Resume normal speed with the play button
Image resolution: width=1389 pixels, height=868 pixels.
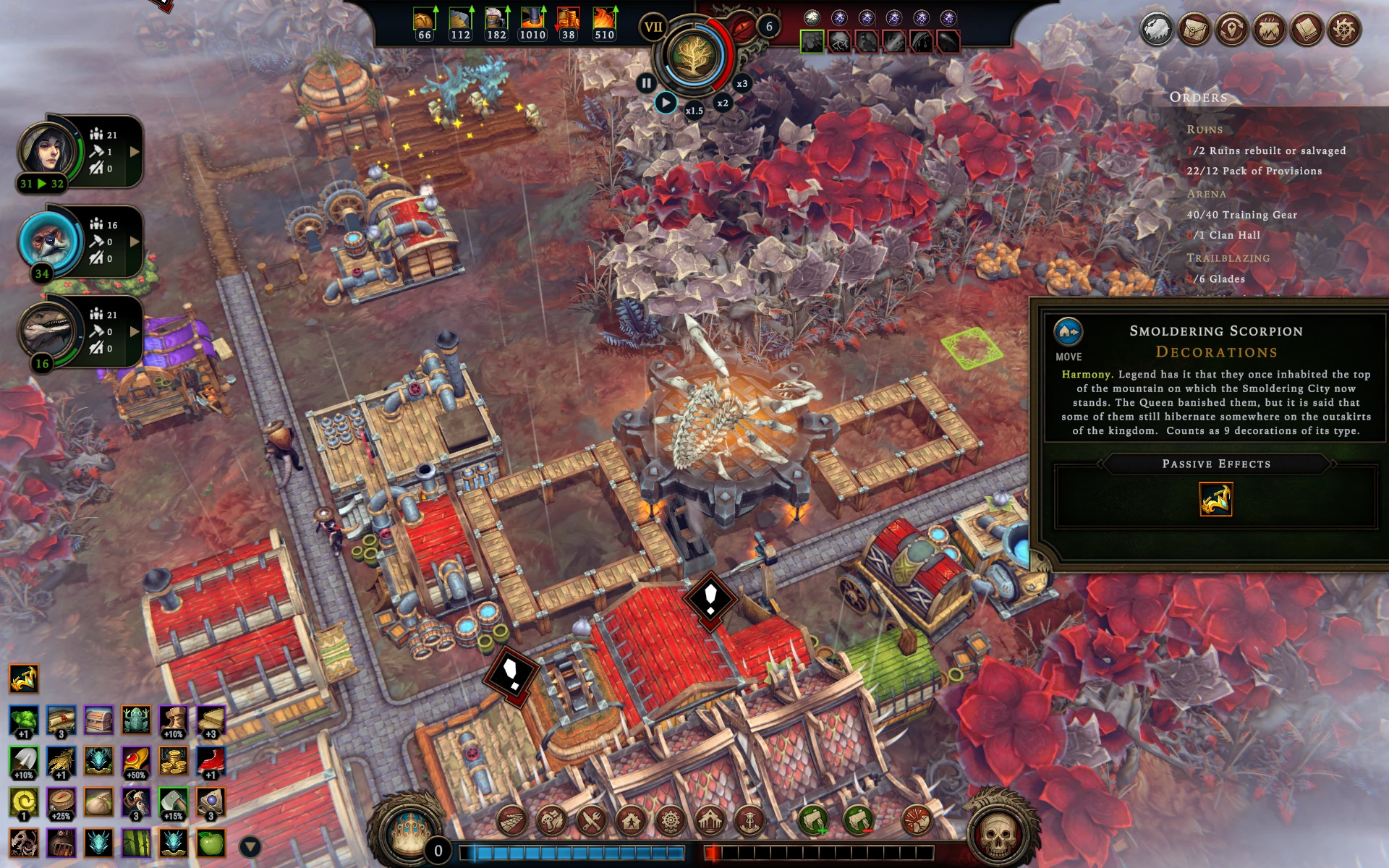click(666, 103)
